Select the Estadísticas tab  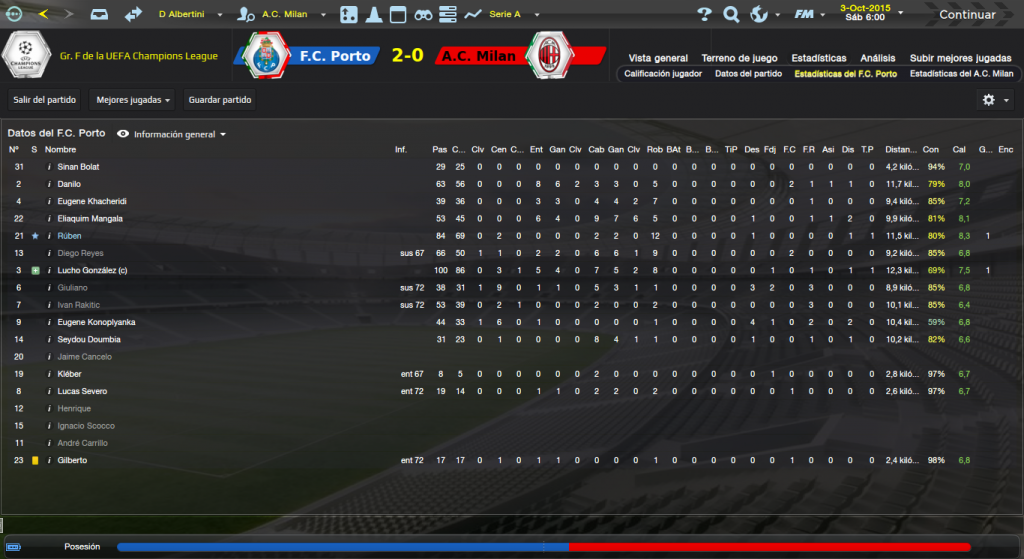click(818, 58)
